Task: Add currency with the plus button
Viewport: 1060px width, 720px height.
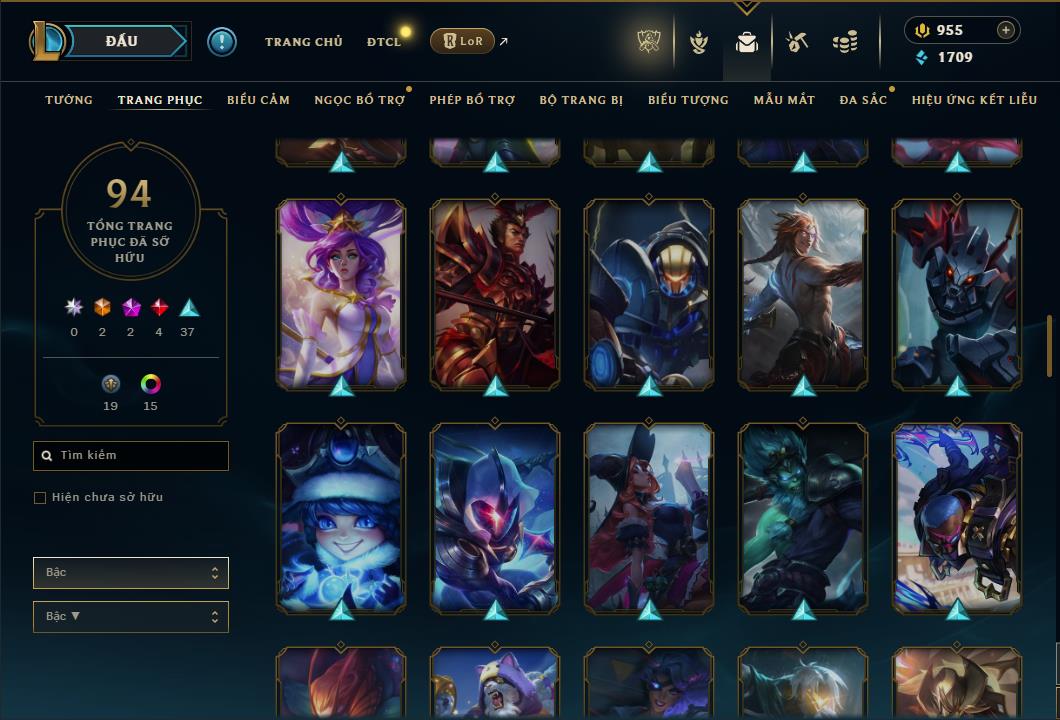Action: pos(1006,31)
